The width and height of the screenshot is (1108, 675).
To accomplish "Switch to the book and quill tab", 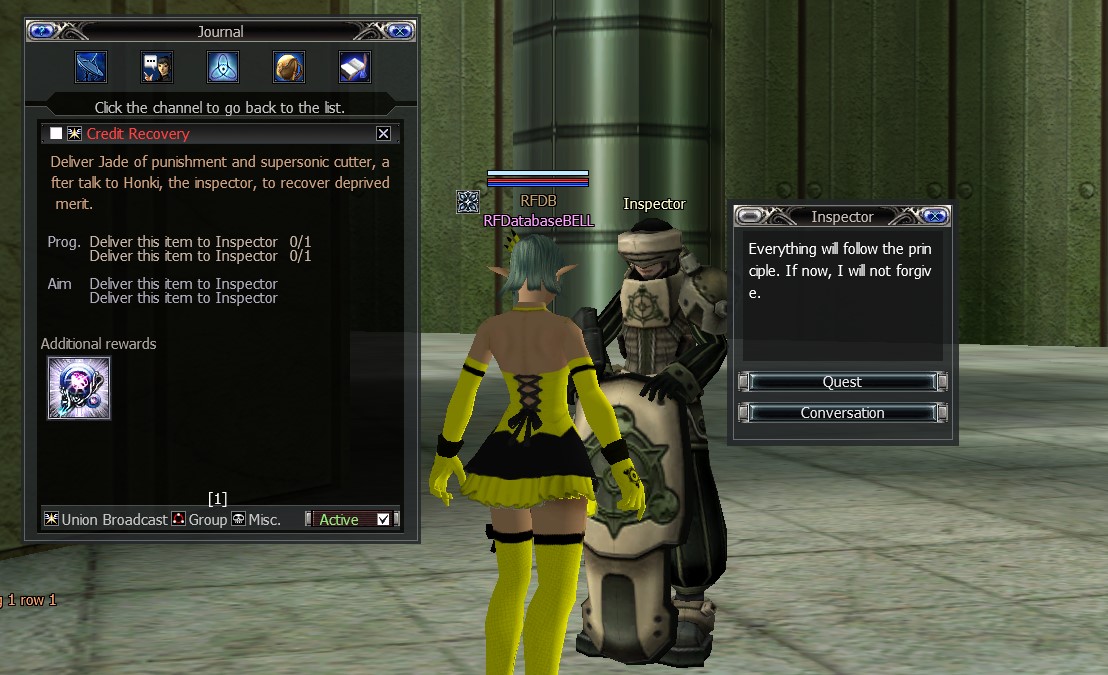I will [355, 67].
